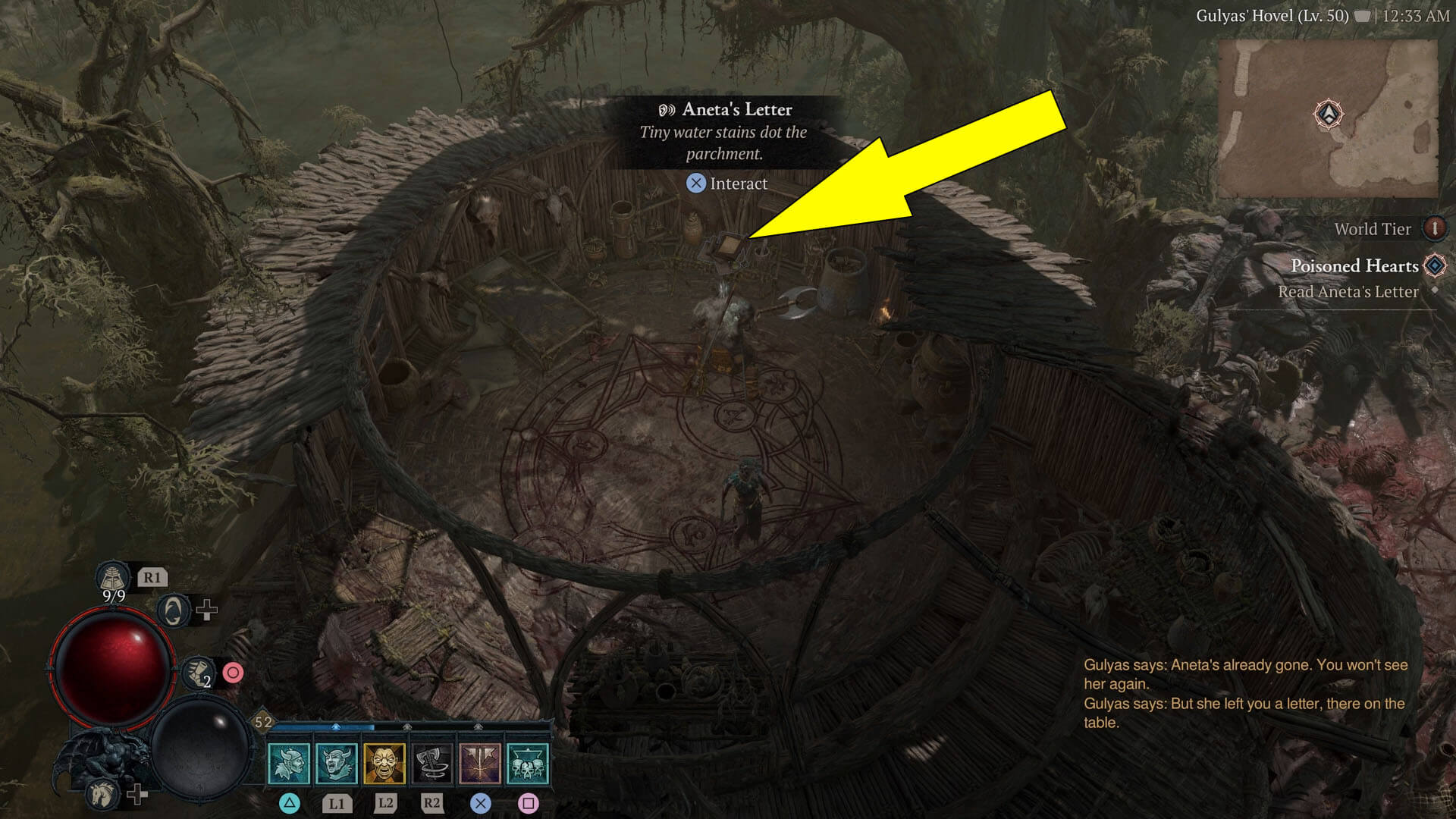1456x819 pixels.
Task: Click the pink square button prompt
Action: pyautogui.click(x=530, y=804)
